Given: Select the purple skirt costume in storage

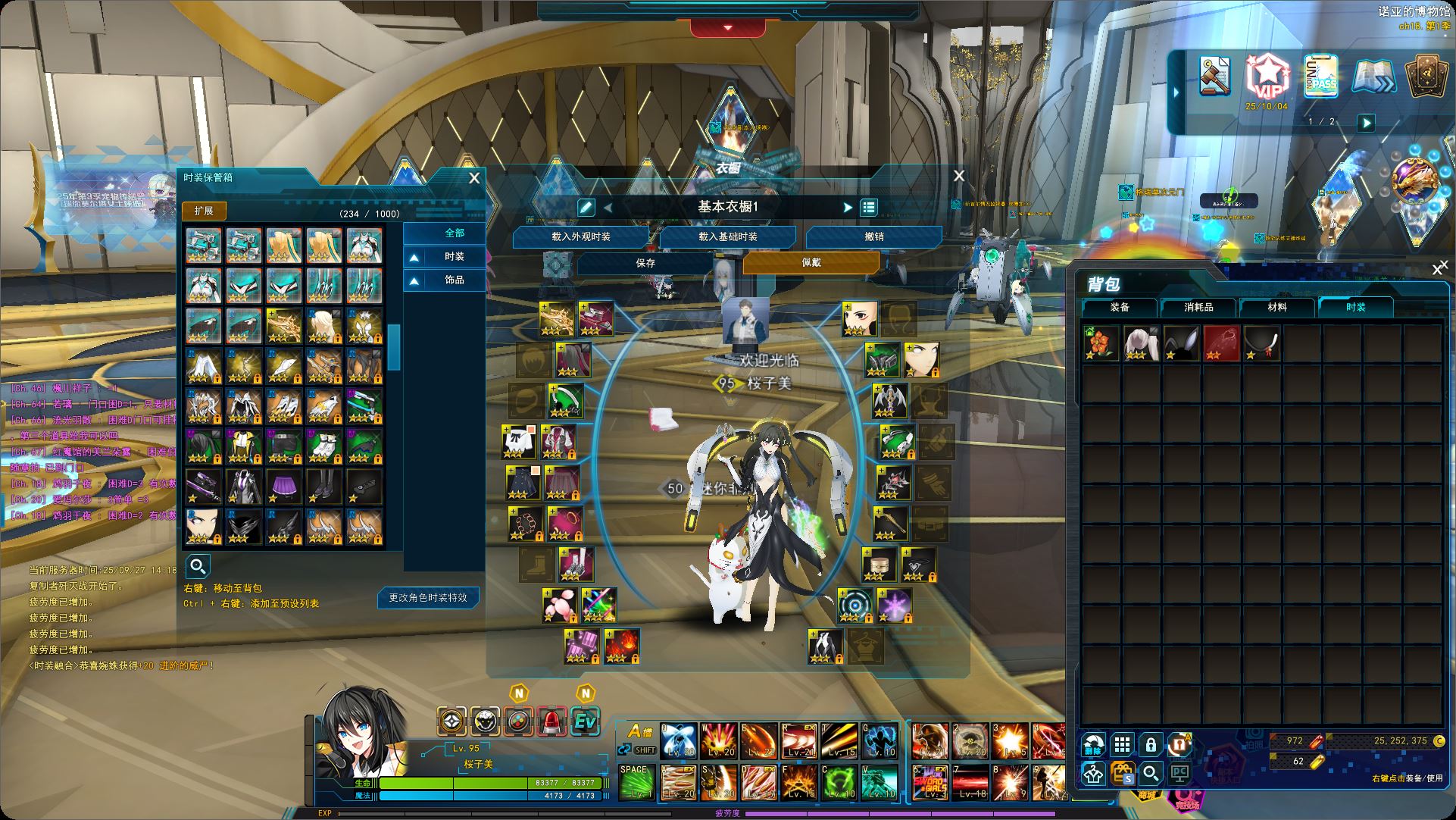Looking at the screenshot, I should click(x=284, y=487).
